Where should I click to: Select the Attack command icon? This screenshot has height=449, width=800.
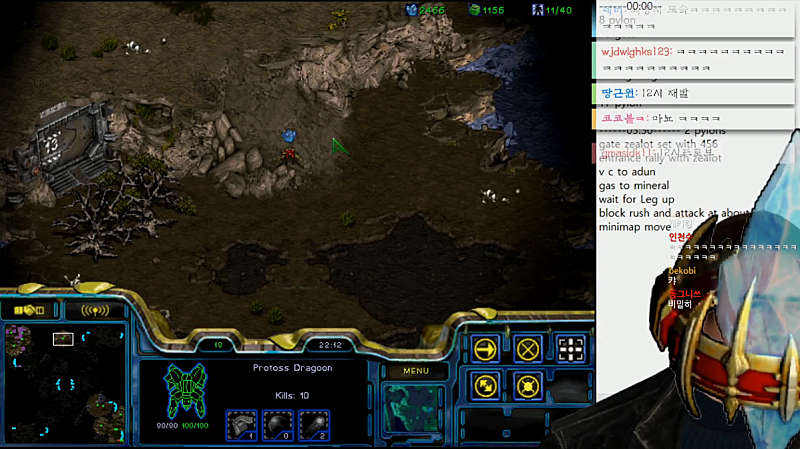pyautogui.click(x=571, y=348)
